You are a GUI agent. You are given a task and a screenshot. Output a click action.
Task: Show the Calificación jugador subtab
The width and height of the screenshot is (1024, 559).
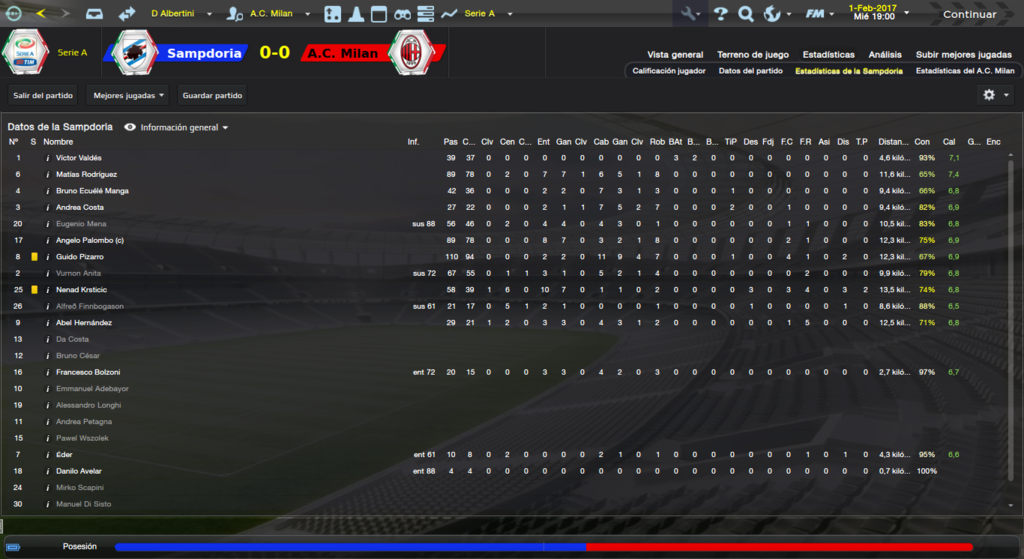[669, 71]
